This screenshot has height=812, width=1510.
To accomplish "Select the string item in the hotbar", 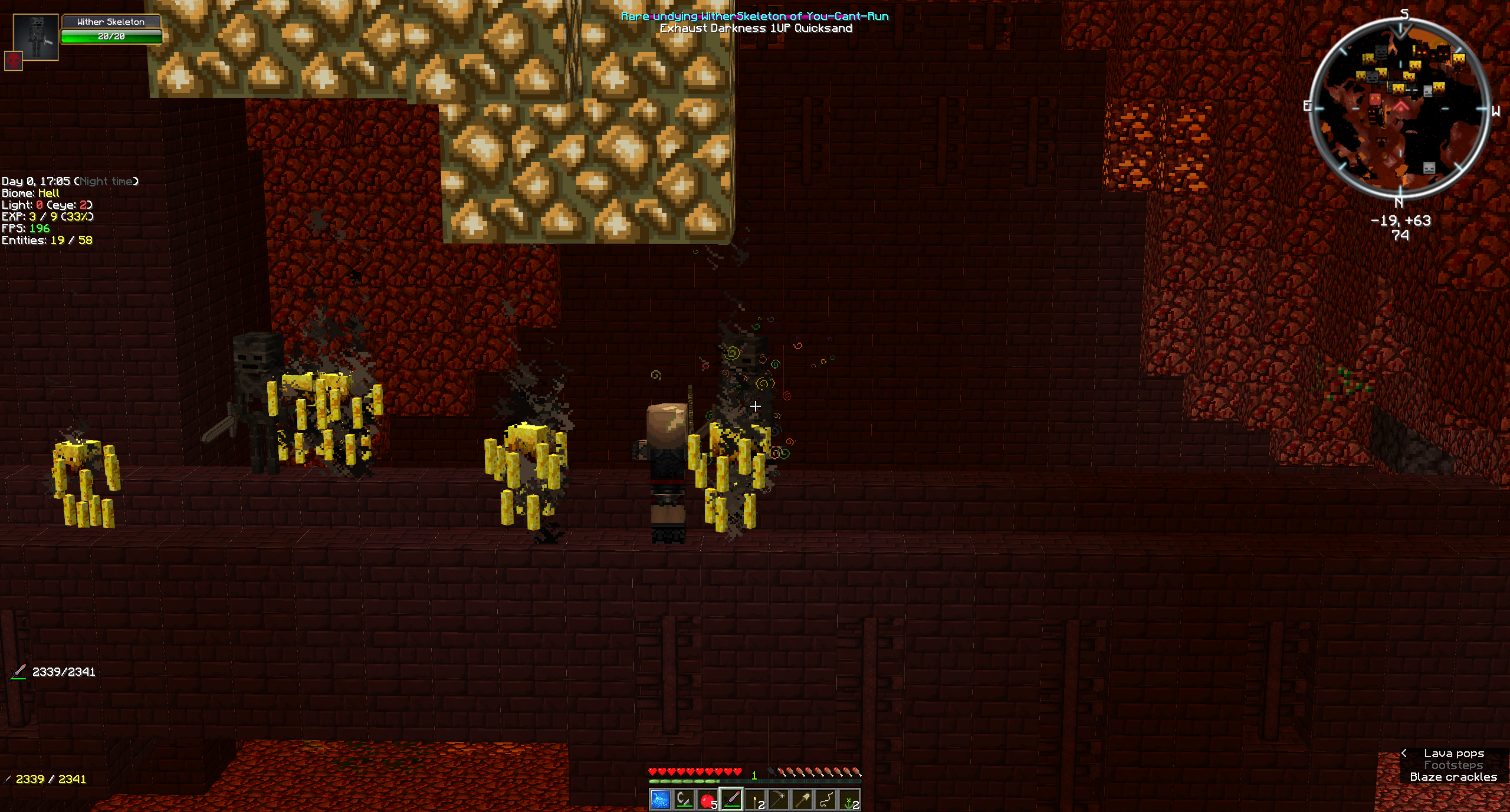I will click(x=825, y=800).
